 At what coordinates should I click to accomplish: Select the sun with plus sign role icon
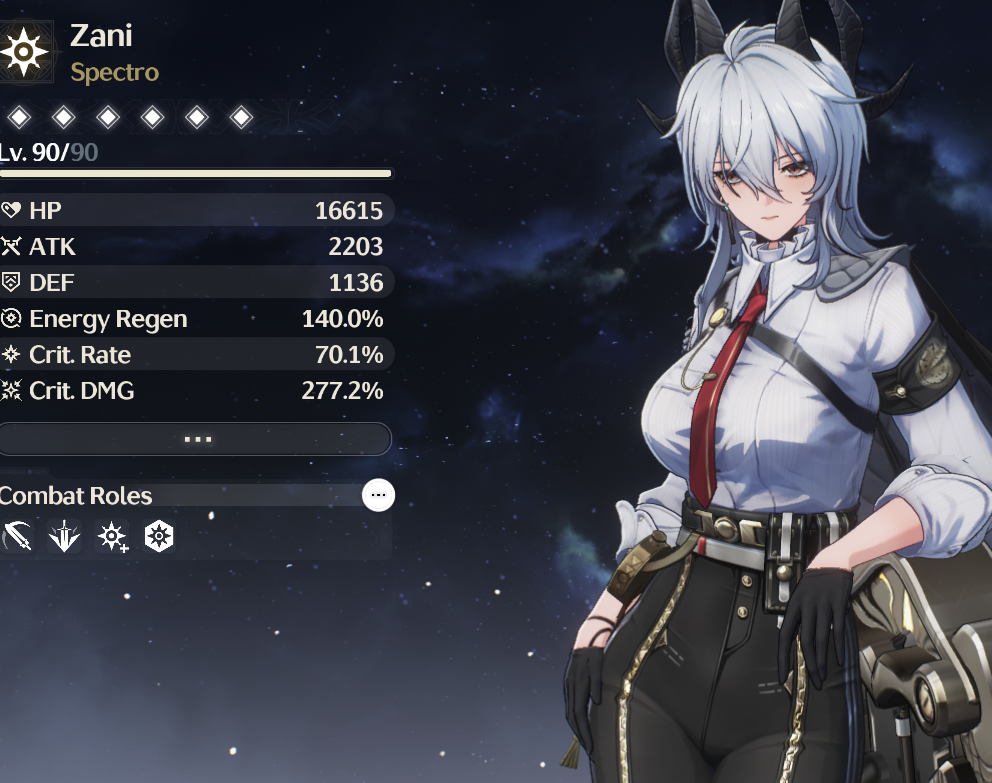click(112, 537)
